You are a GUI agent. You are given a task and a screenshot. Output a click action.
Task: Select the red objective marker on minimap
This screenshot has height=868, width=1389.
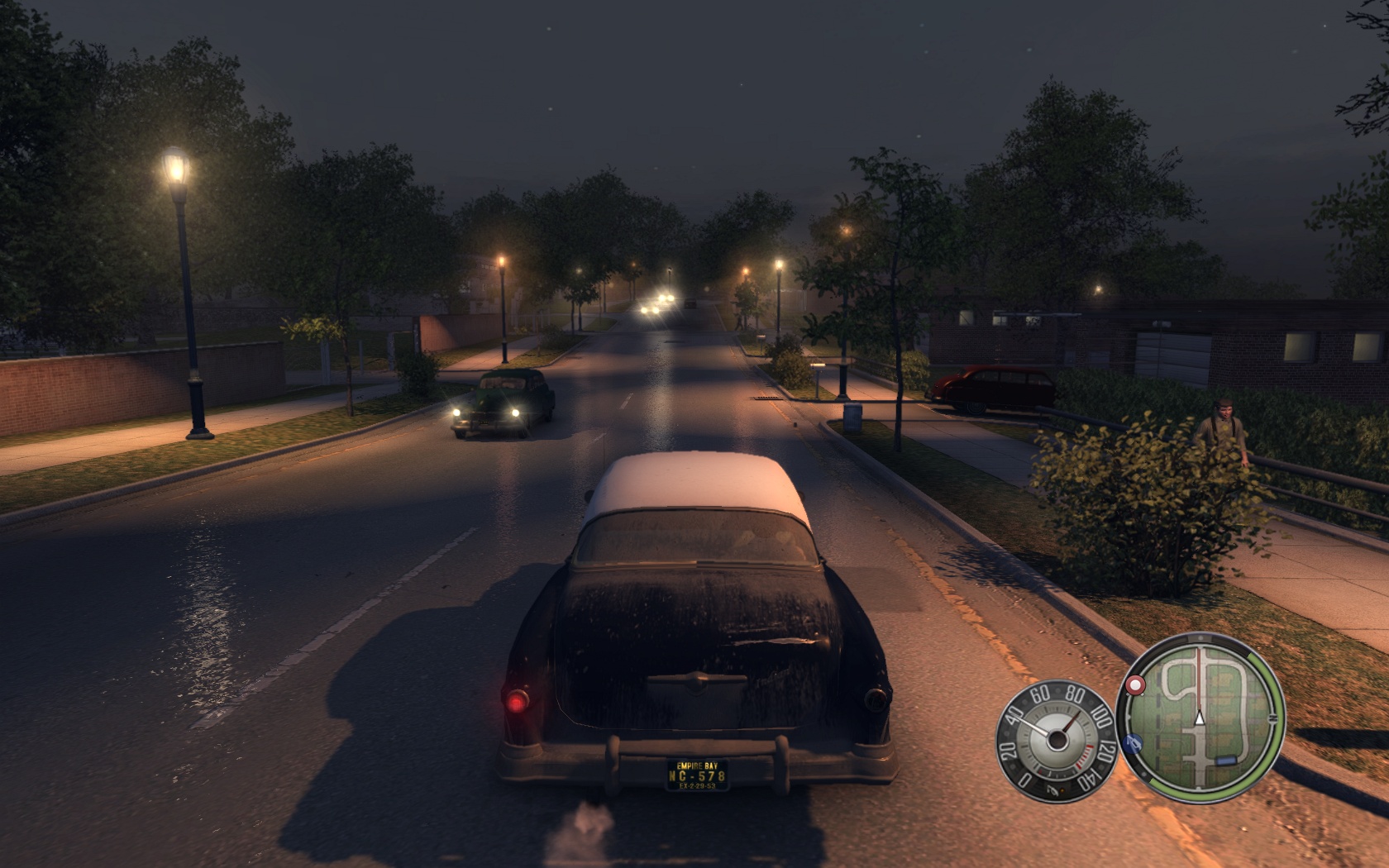click(x=1134, y=685)
